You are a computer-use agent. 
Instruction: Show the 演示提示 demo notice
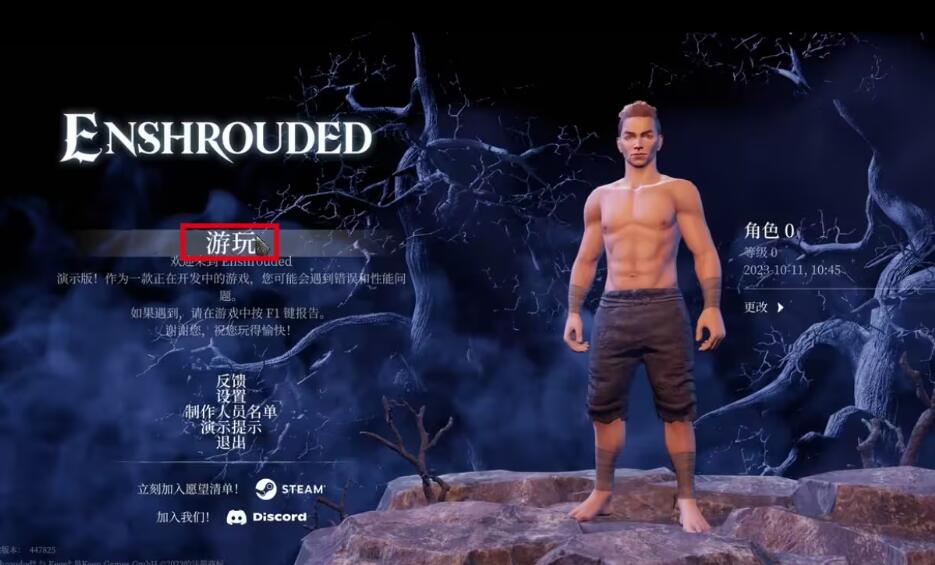(x=231, y=426)
